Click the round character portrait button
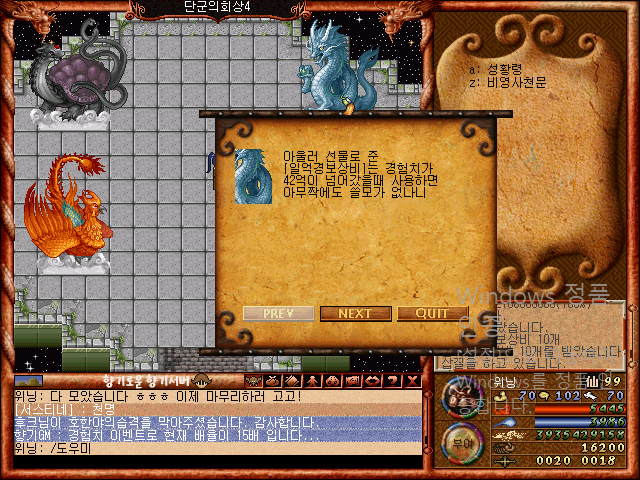 tap(462, 398)
